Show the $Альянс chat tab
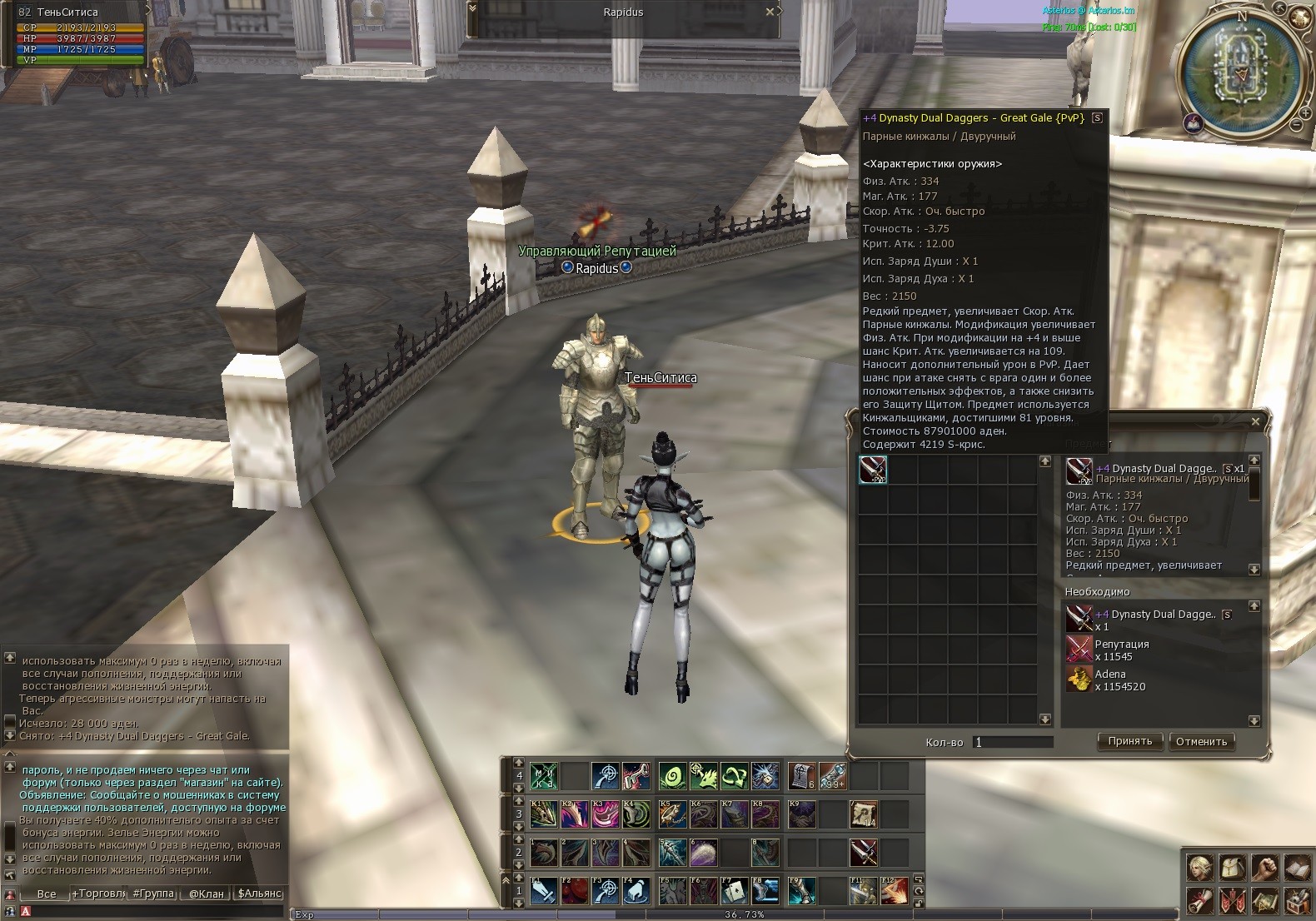Viewport: 1316px width, 921px height. tap(260, 894)
